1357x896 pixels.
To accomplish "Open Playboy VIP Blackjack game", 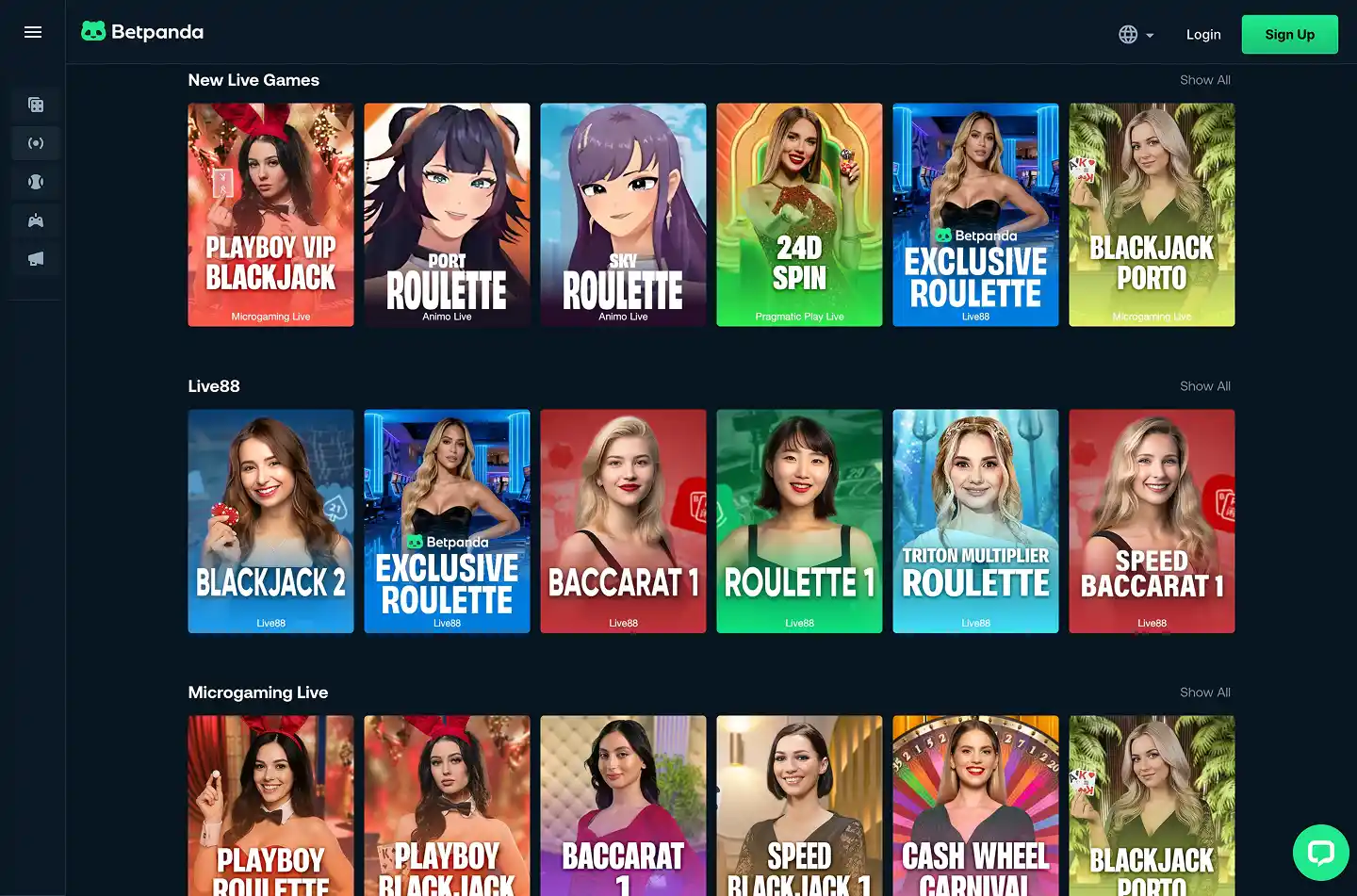I will tap(270, 215).
